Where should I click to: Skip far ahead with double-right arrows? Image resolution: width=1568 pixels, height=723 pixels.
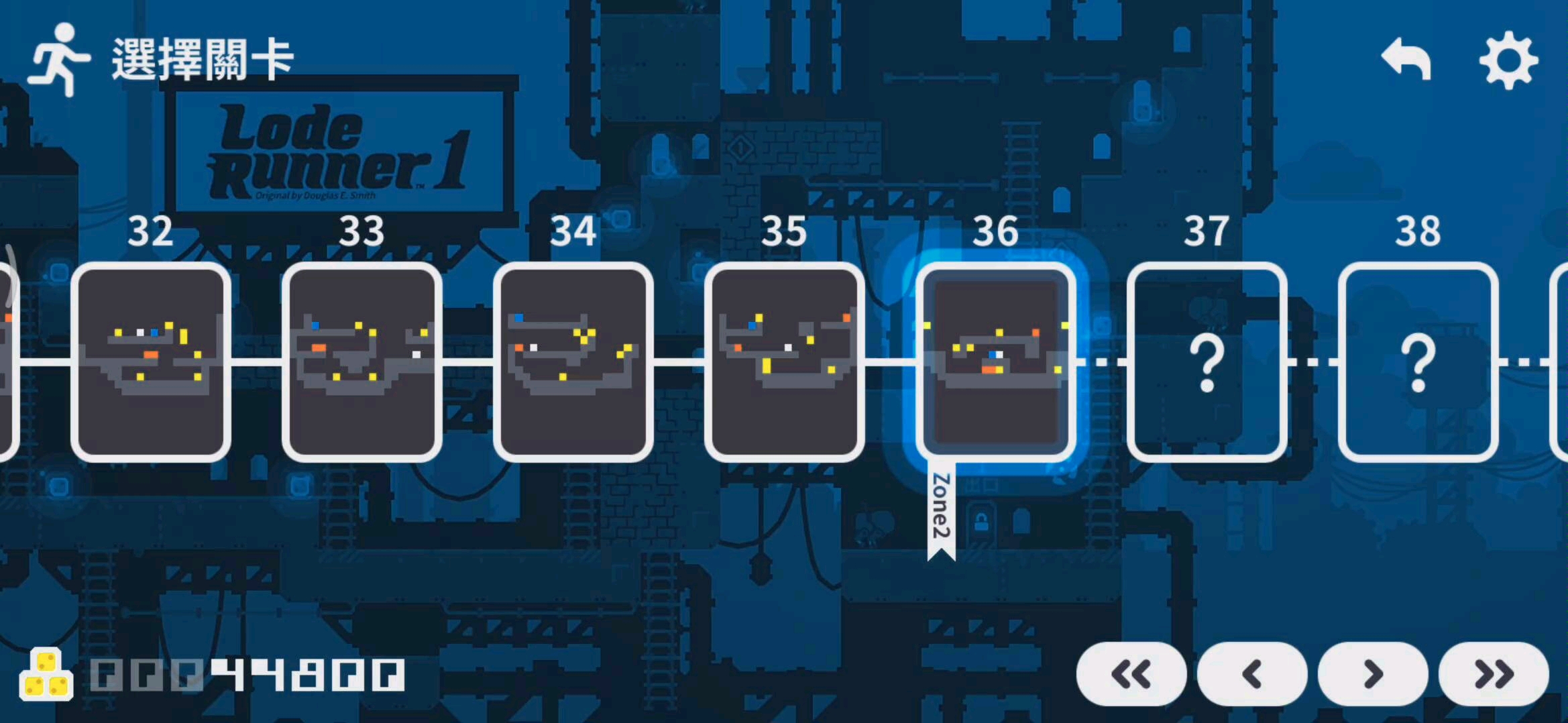(x=1494, y=674)
